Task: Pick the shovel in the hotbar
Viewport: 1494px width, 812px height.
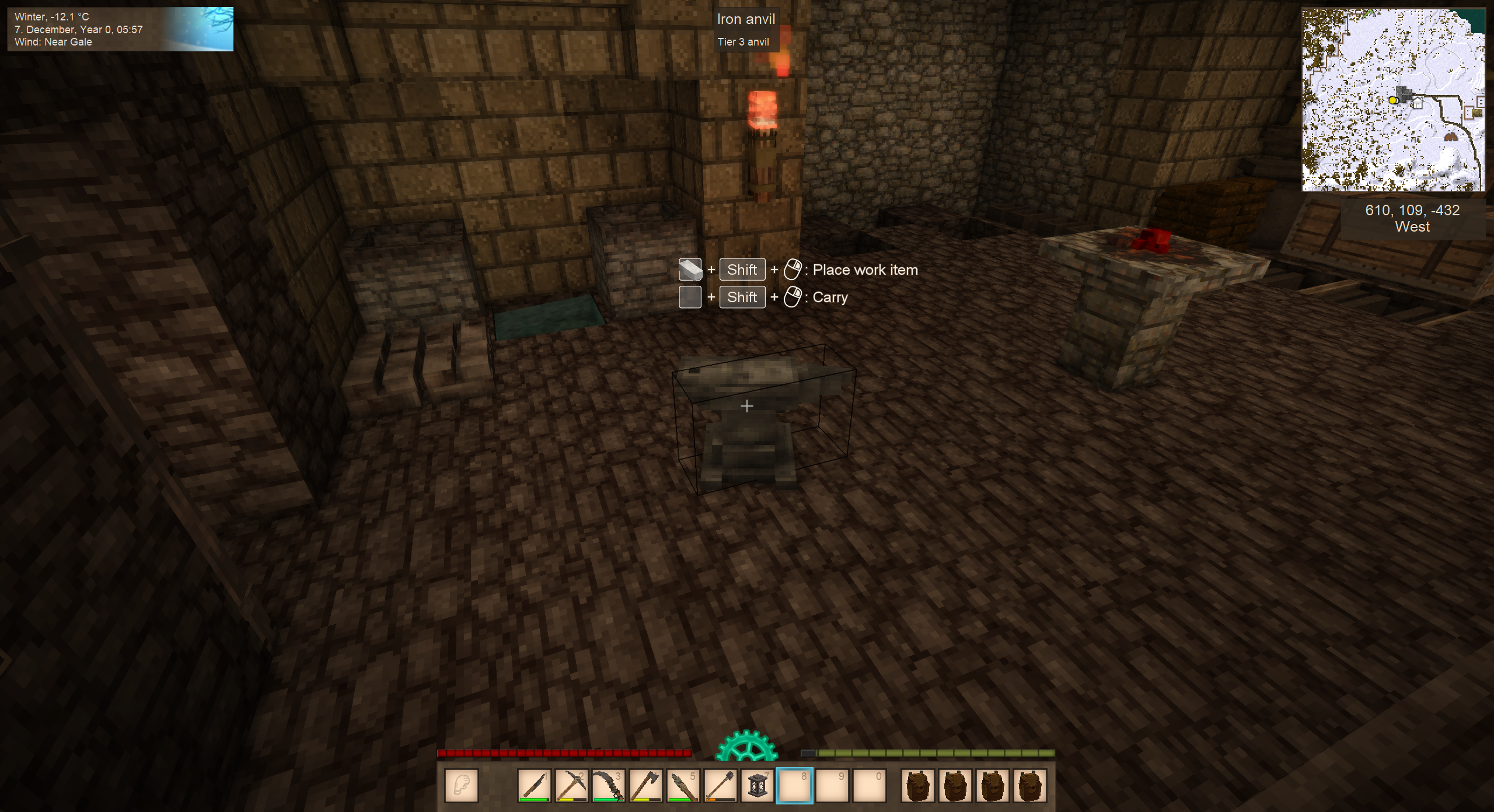Action: (x=721, y=785)
